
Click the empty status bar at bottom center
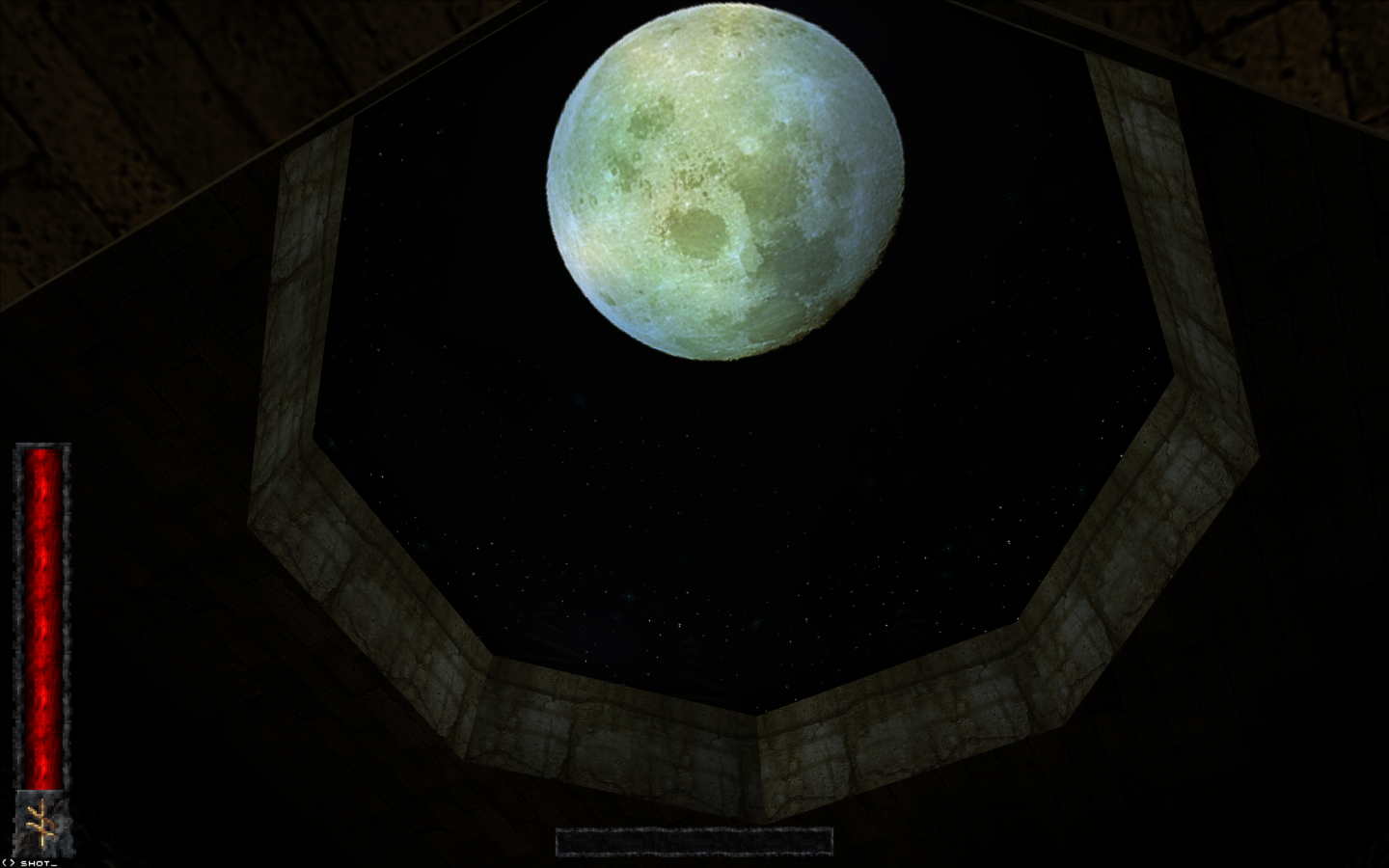coord(693,840)
